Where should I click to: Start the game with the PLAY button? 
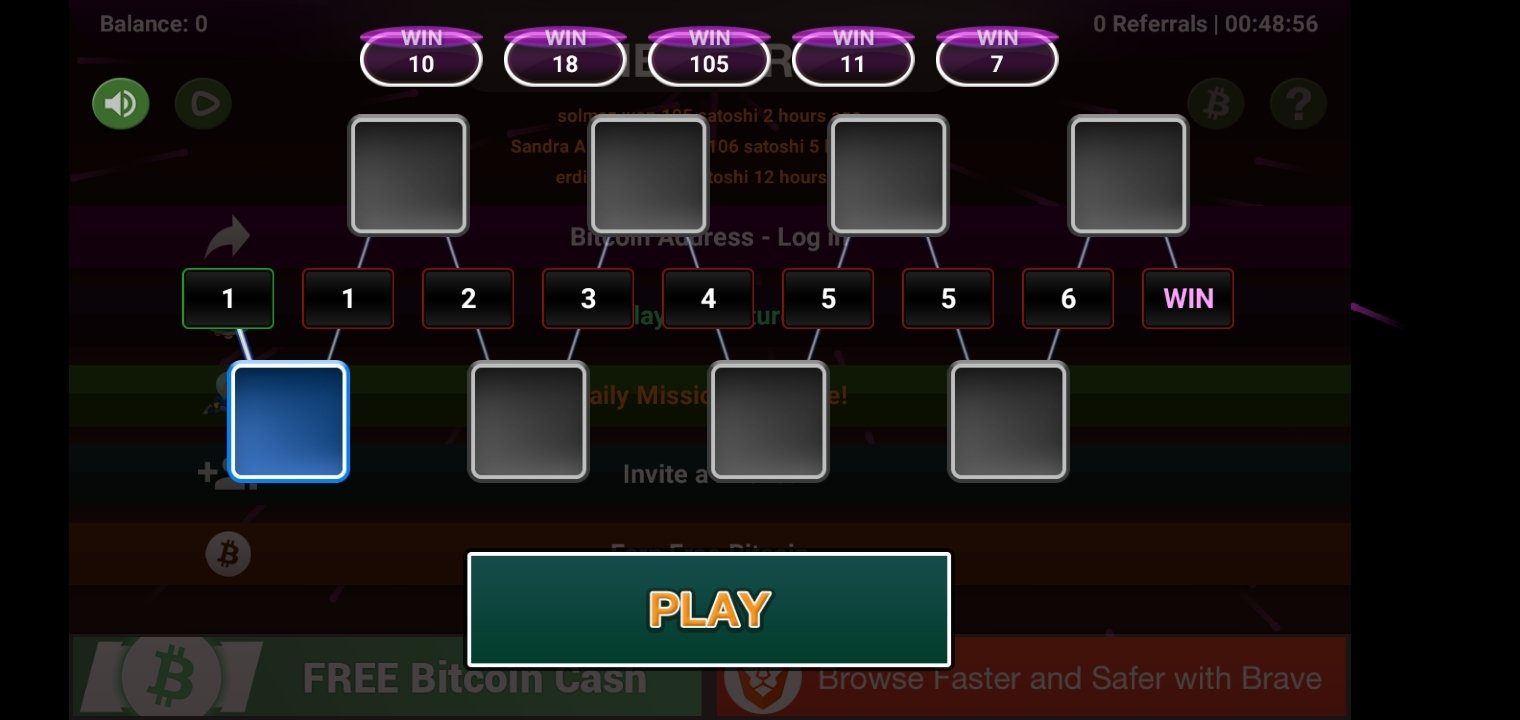pyautogui.click(x=708, y=609)
